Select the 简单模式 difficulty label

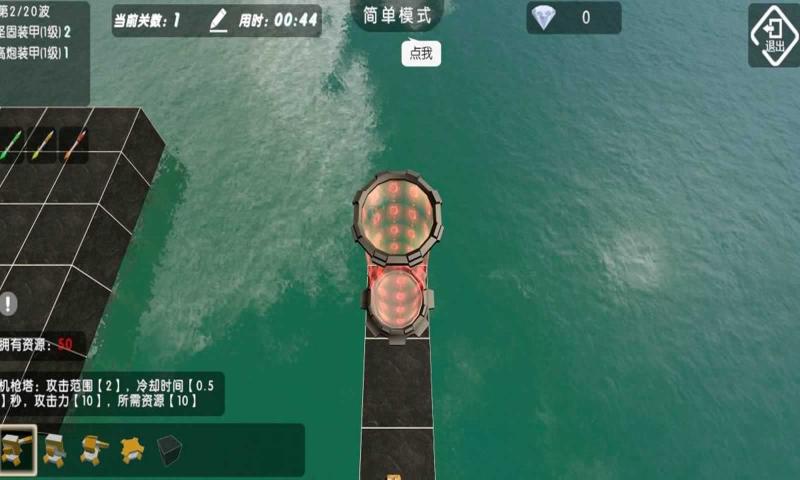[x=398, y=17]
